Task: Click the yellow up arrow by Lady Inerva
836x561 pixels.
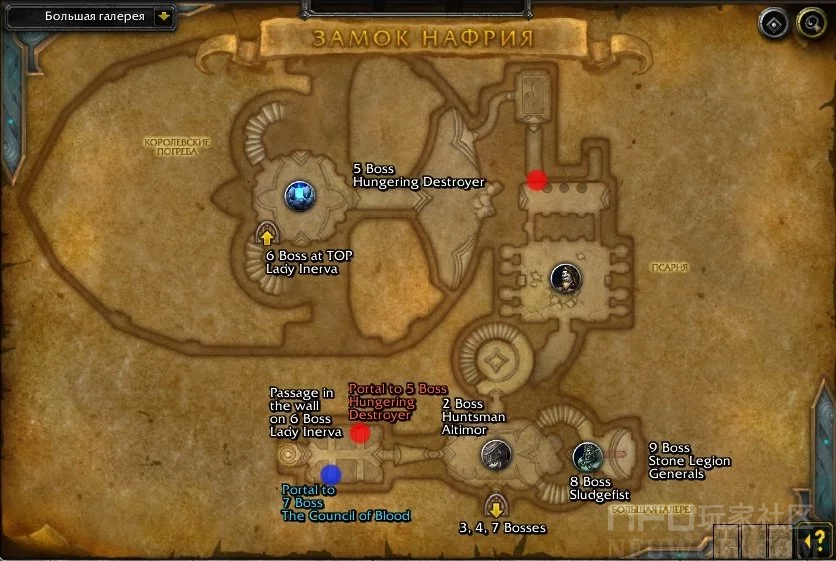Action: (x=267, y=237)
